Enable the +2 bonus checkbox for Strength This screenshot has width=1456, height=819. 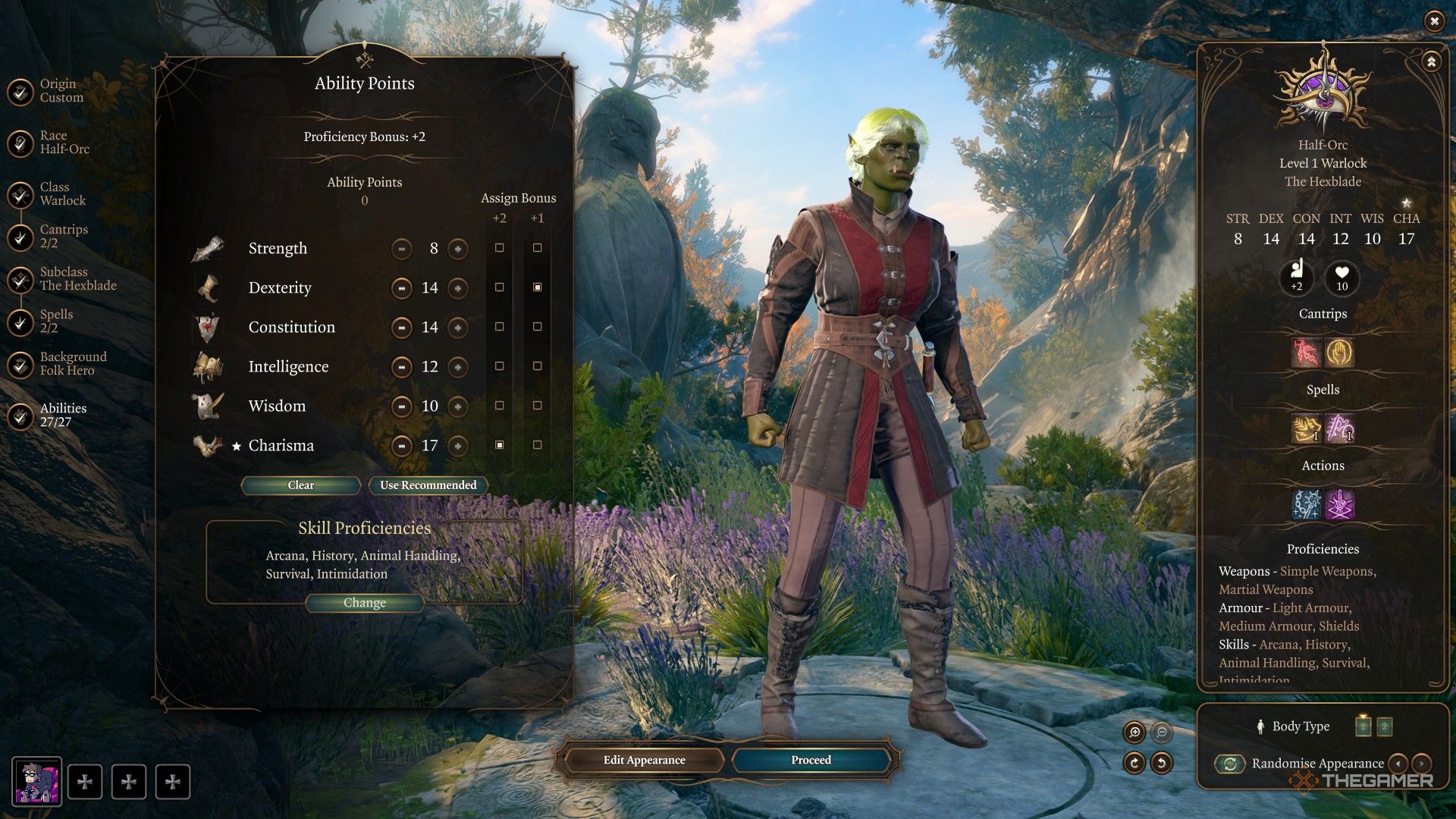[x=499, y=248]
